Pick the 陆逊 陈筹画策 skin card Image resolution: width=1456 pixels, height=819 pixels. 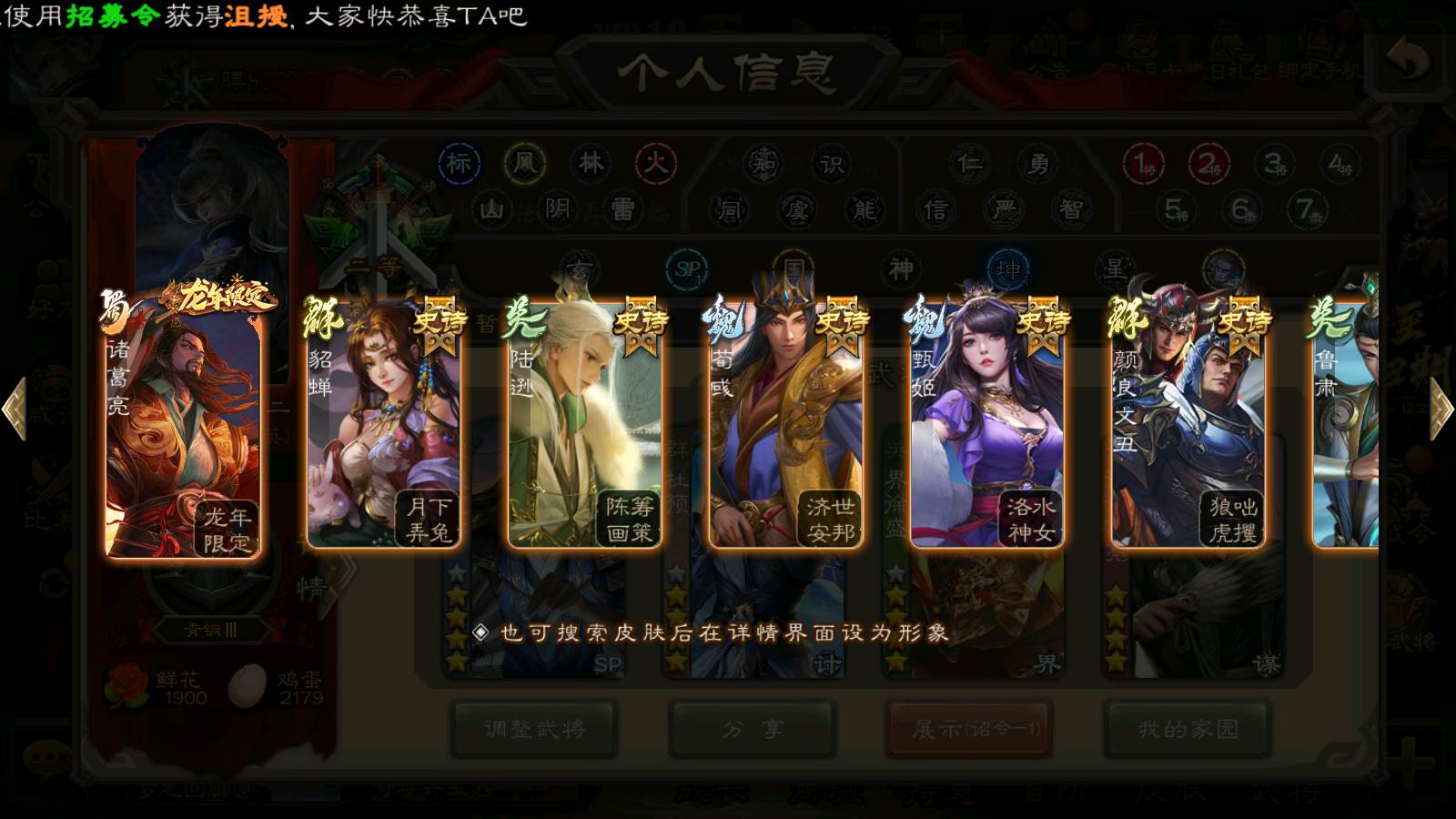(584, 428)
